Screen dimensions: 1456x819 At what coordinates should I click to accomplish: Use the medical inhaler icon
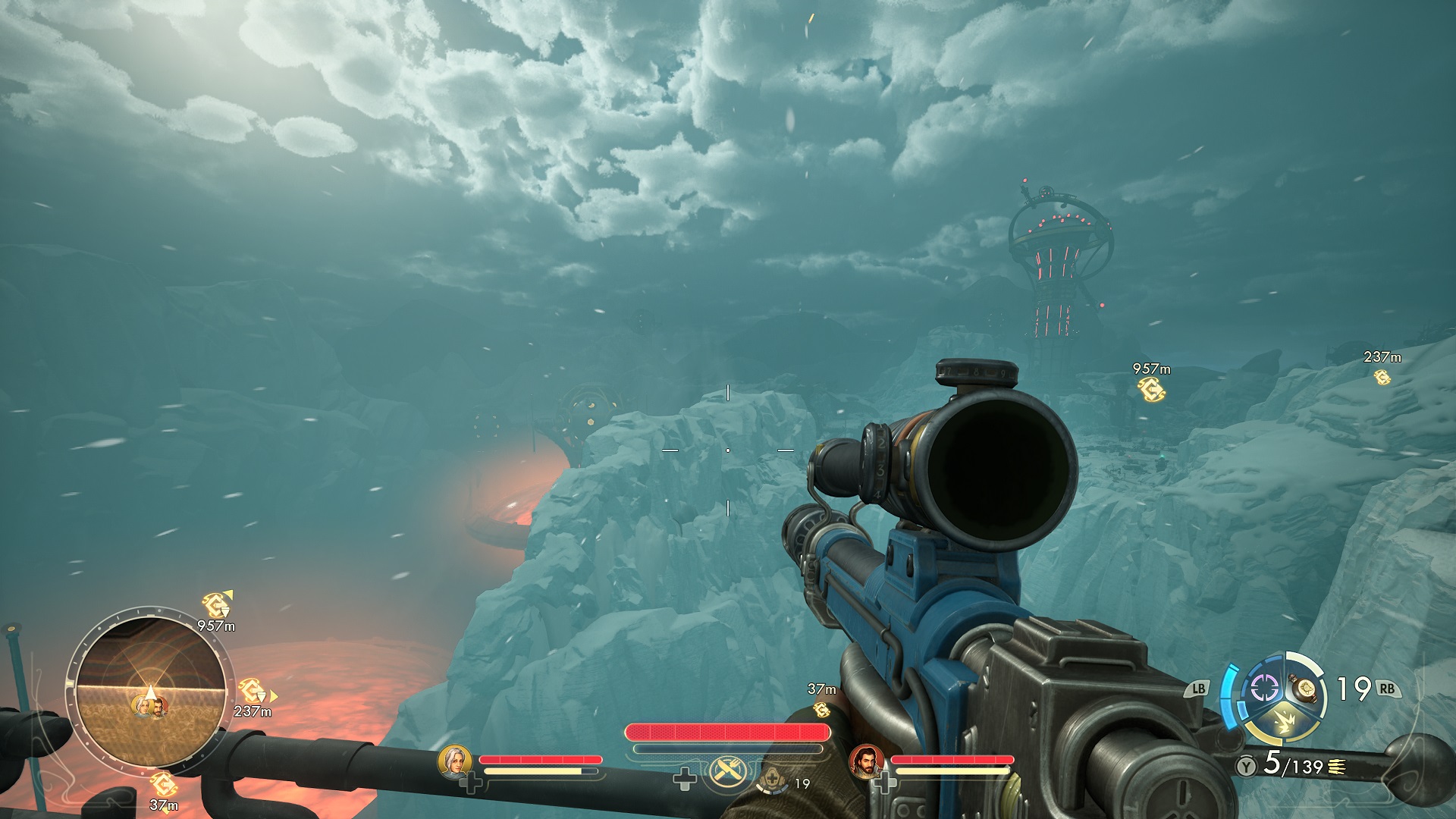pyautogui.click(x=772, y=778)
